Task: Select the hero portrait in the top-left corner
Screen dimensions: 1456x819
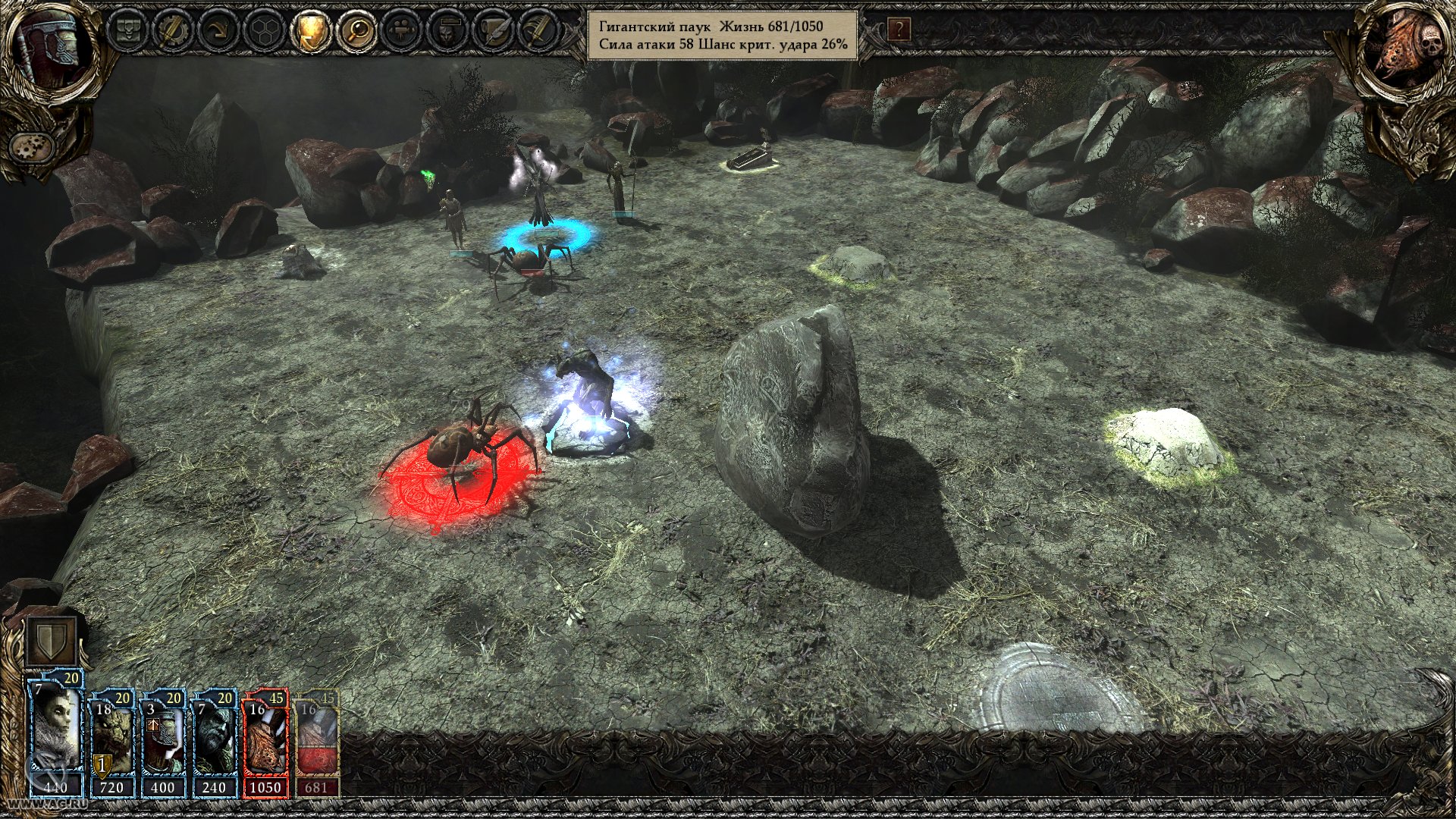Action: (45, 45)
